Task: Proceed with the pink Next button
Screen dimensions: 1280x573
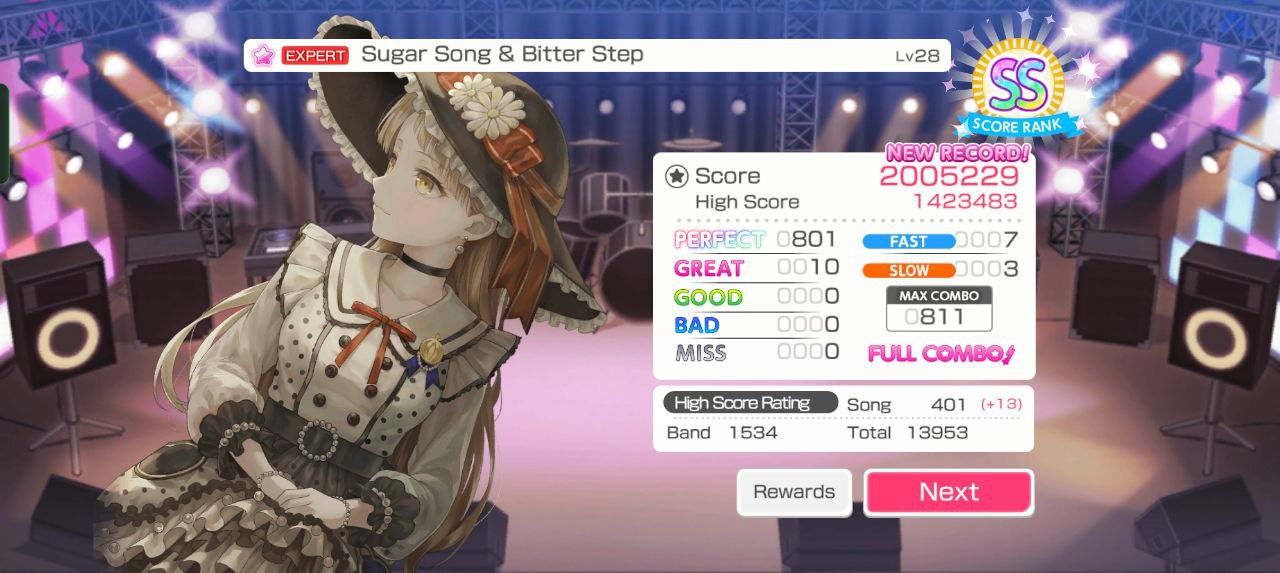Action: pos(948,492)
